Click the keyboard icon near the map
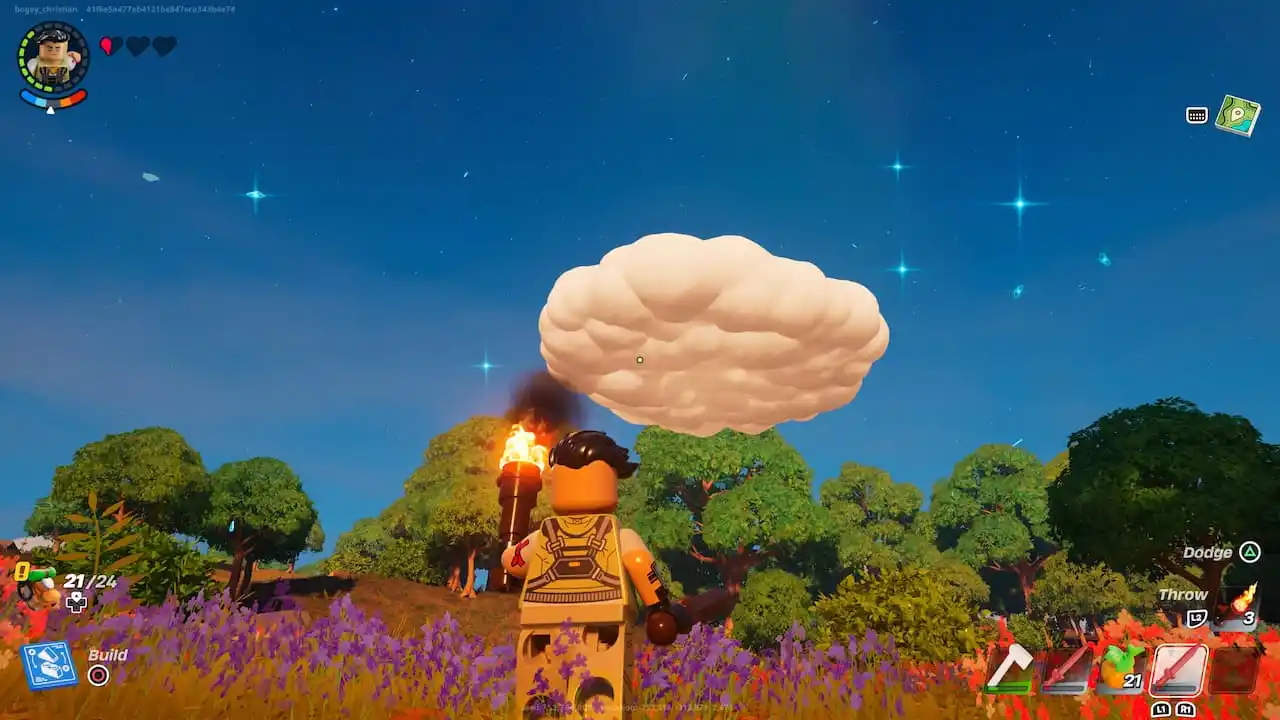 [1196, 115]
